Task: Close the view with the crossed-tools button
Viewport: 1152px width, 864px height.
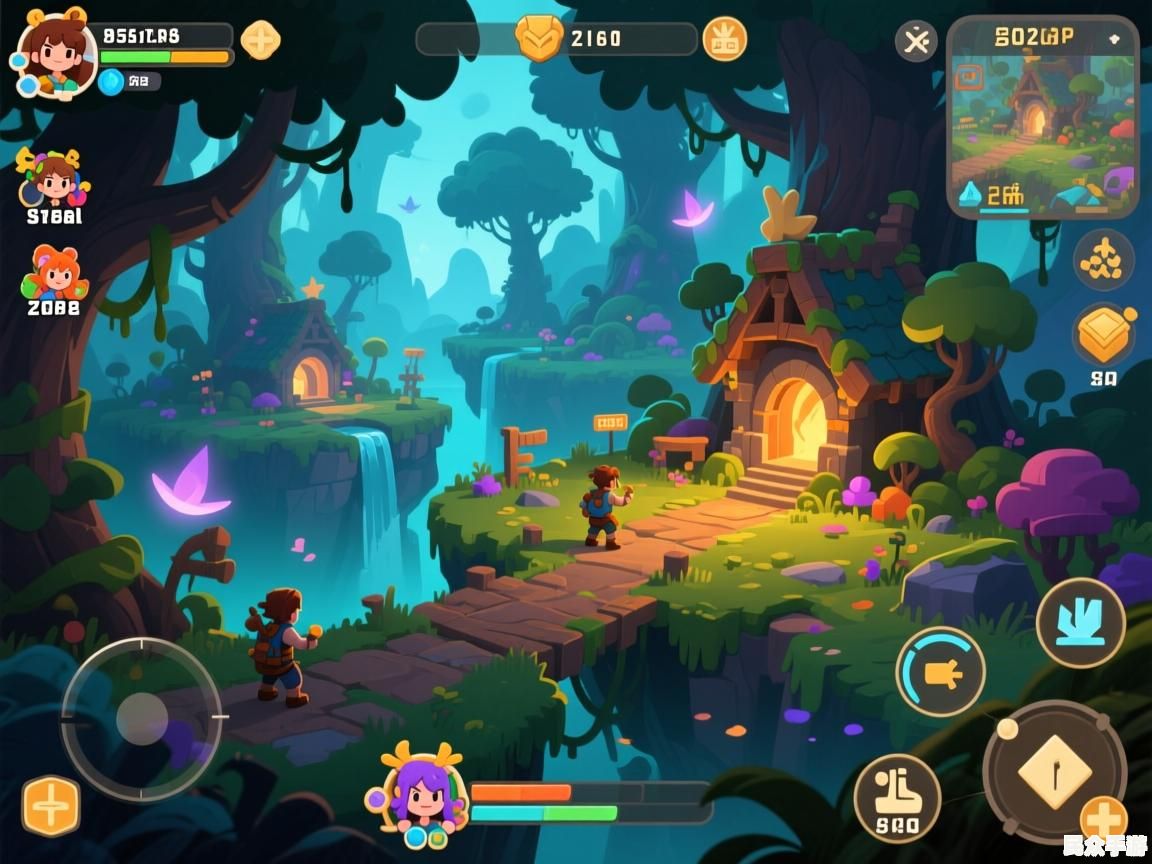Action: click(x=915, y=41)
